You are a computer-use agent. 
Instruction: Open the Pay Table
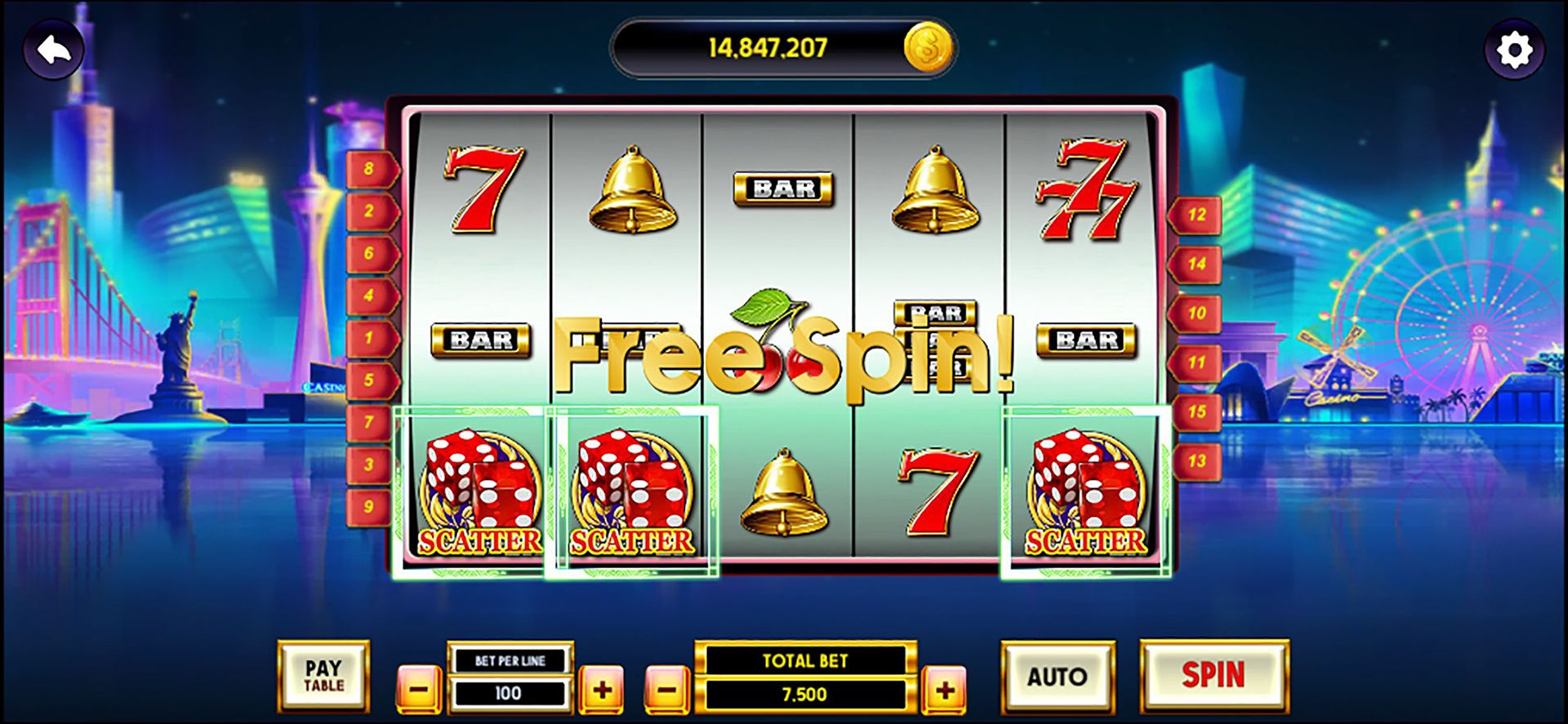[x=323, y=677]
